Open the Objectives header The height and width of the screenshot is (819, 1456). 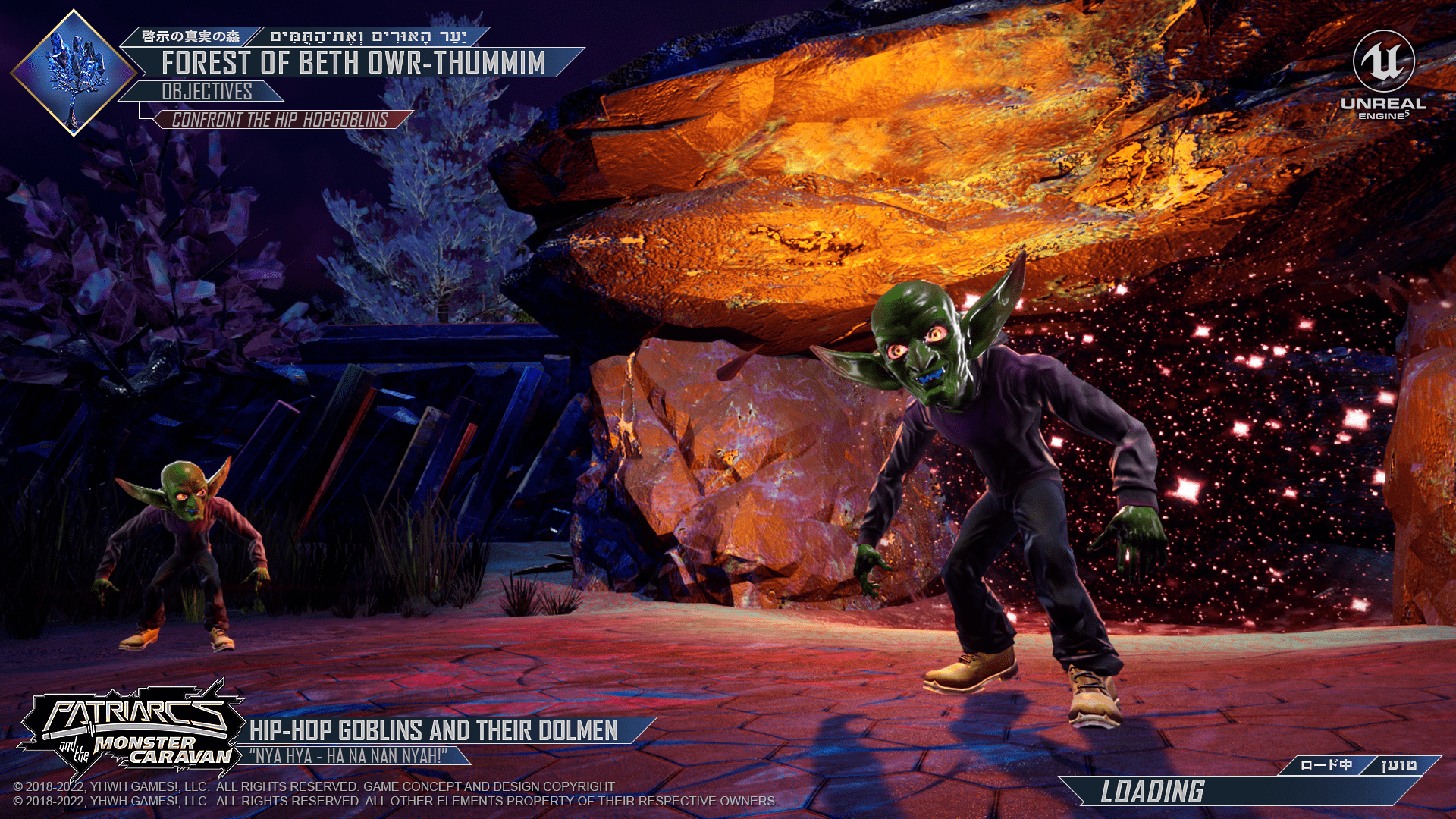tap(206, 92)
